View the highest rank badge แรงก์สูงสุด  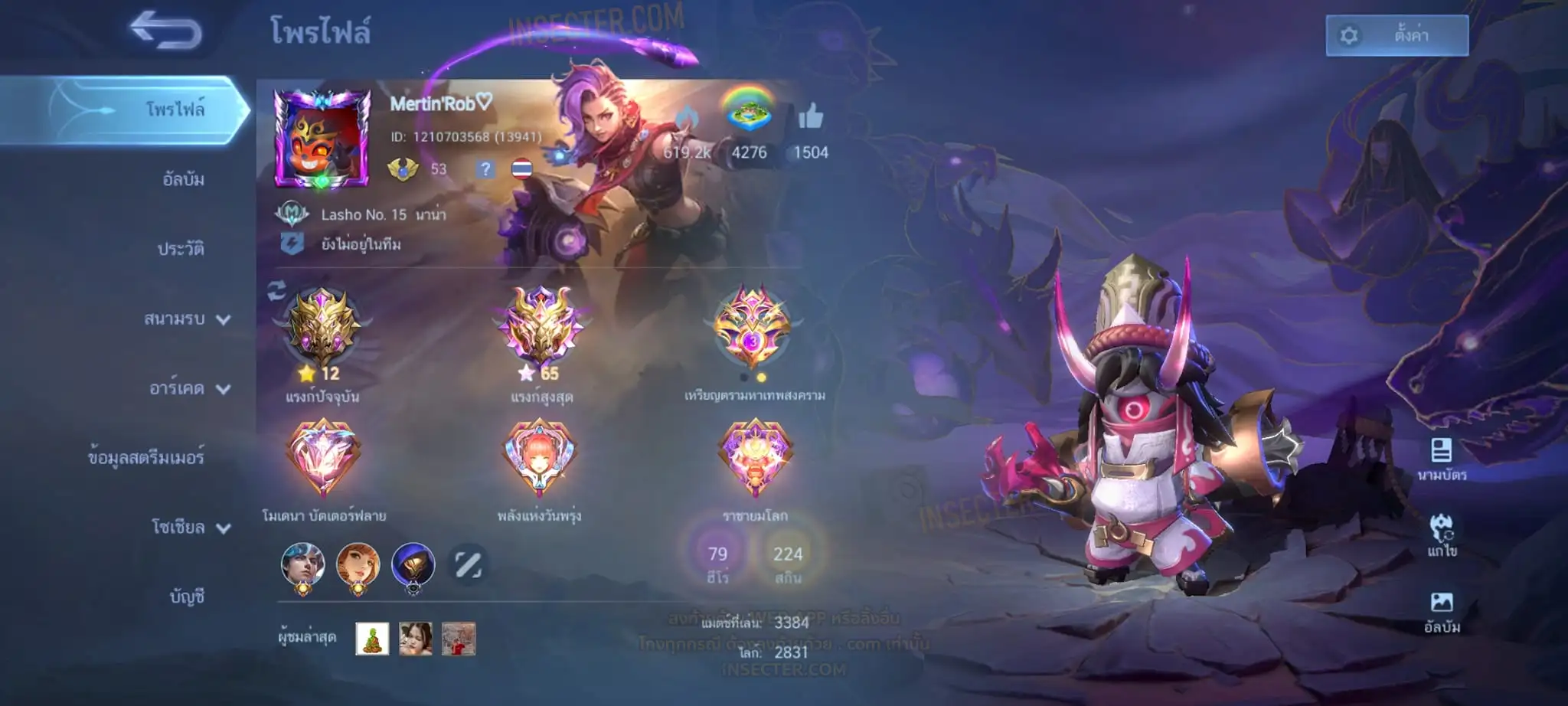tap(541, 329)
